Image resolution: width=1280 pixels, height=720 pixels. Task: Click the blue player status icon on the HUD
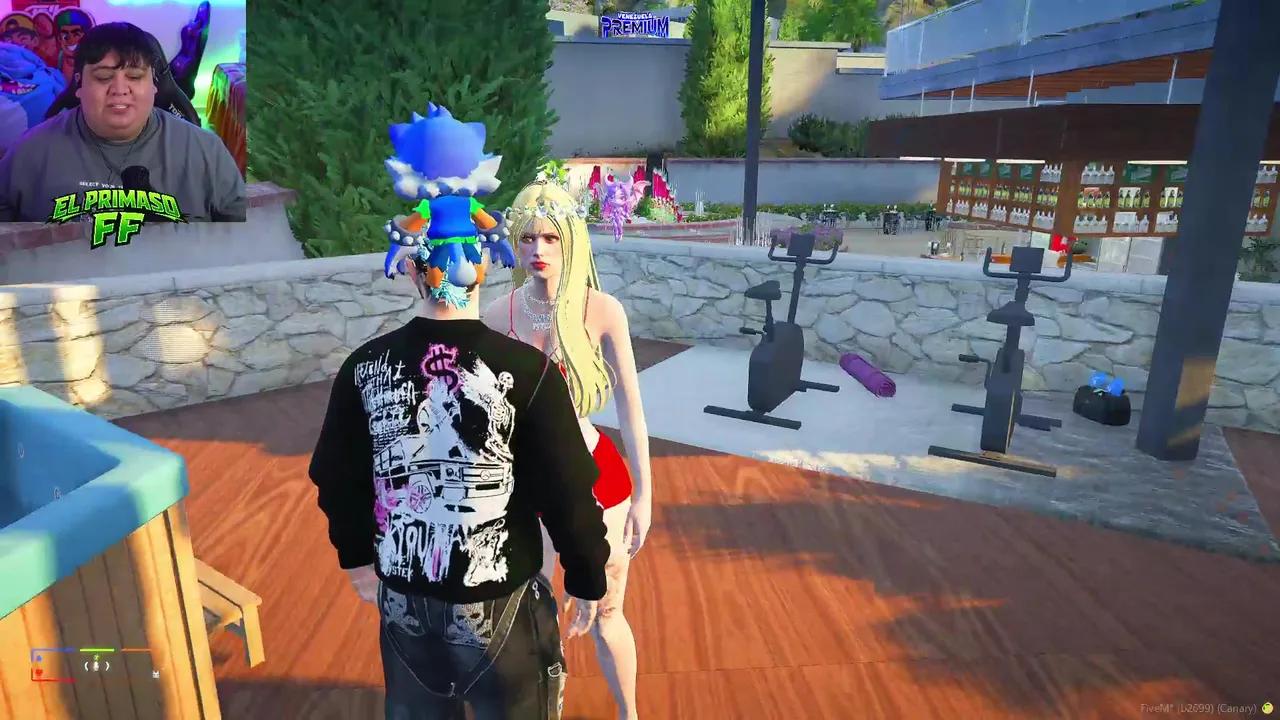[38, 658]
